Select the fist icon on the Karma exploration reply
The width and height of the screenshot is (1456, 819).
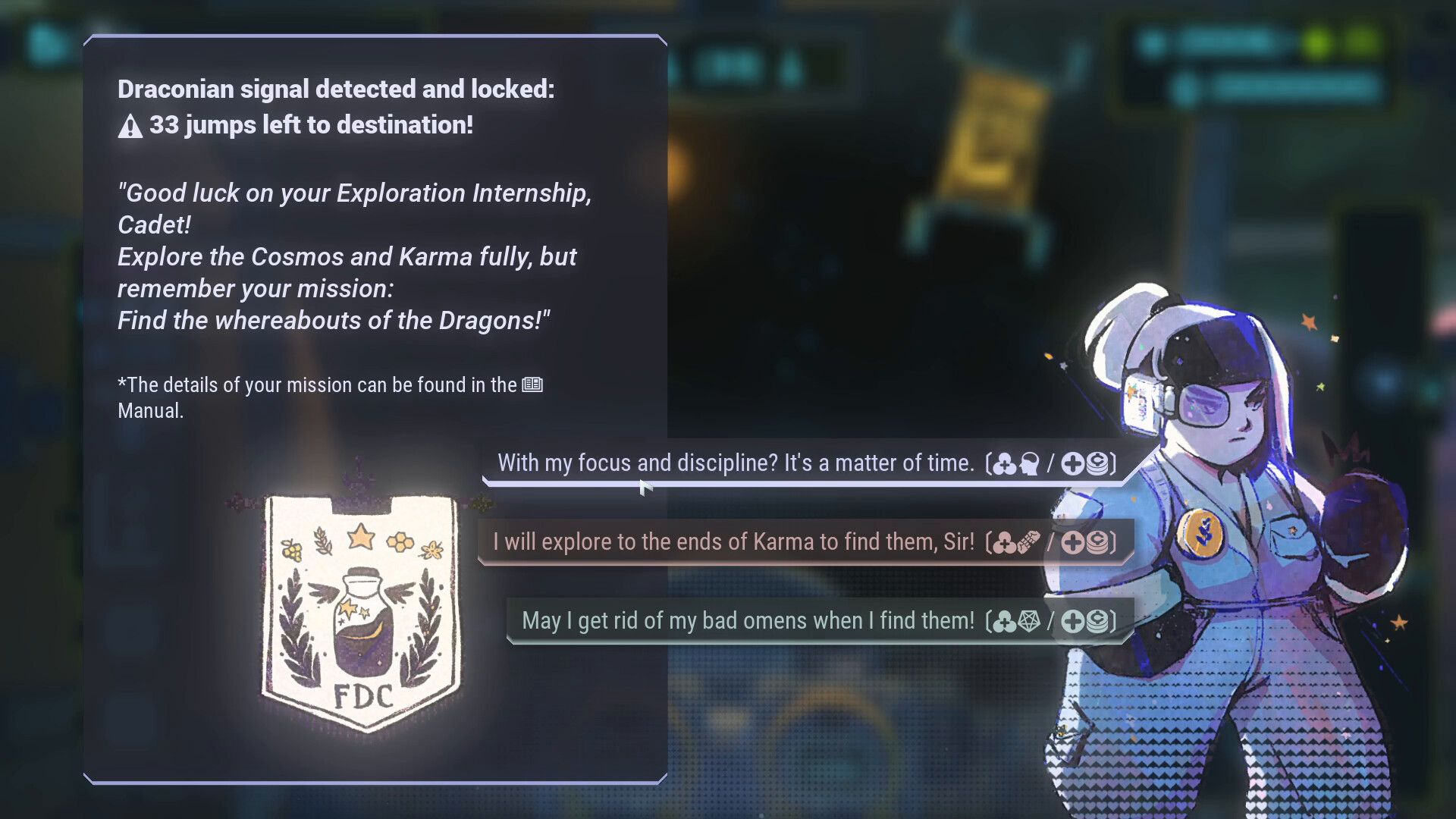1028,541
